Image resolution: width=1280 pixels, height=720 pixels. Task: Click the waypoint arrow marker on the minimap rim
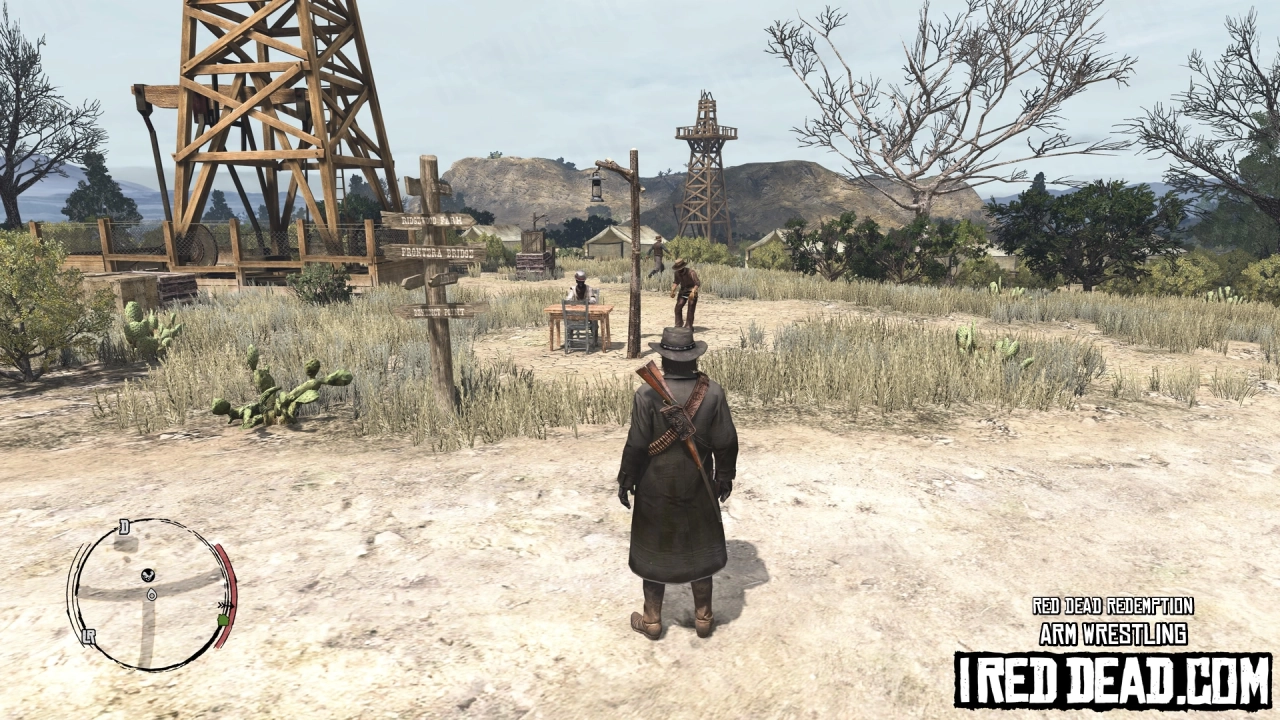tap(225, 605)
